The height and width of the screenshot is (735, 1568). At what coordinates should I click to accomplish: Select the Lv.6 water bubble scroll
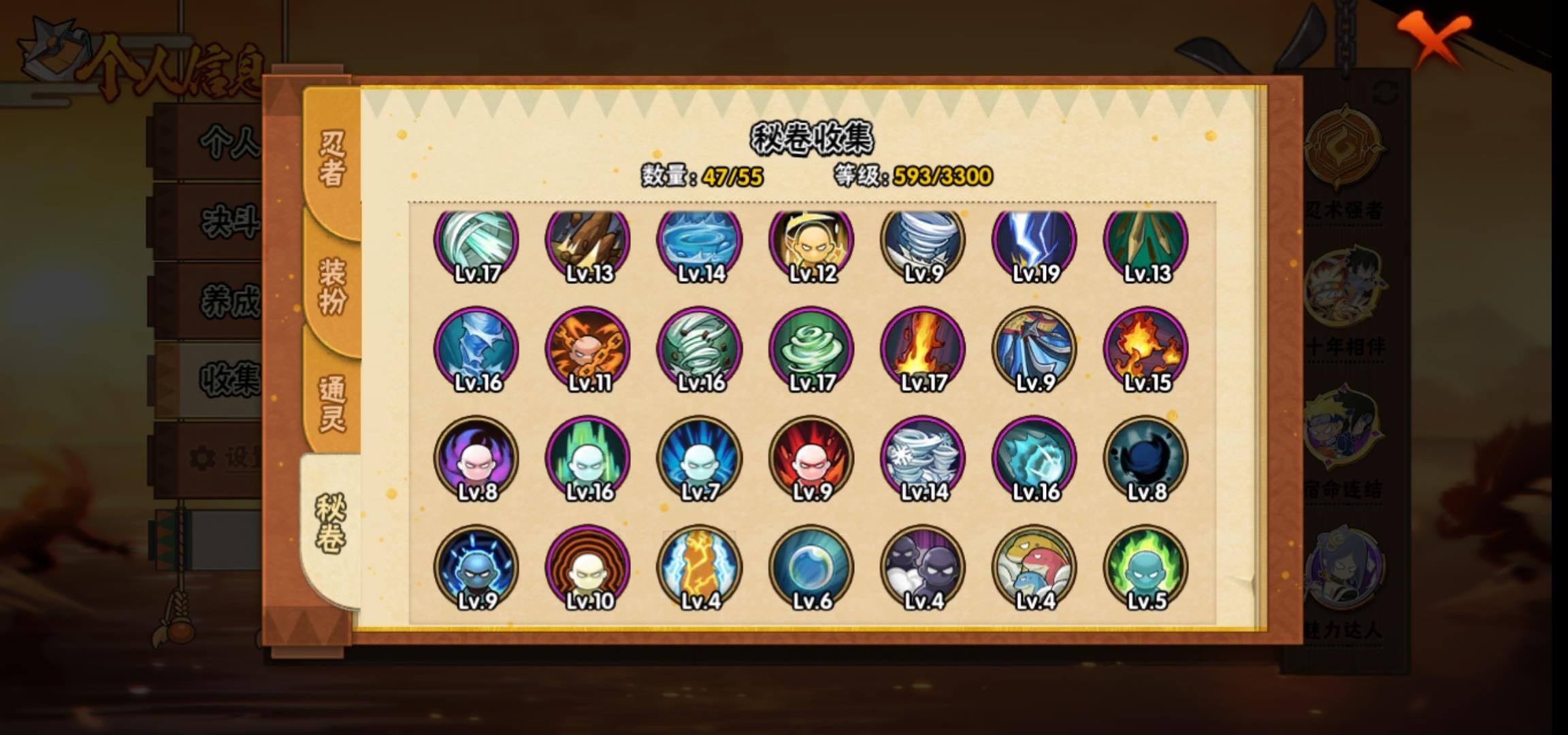(811, 568)
